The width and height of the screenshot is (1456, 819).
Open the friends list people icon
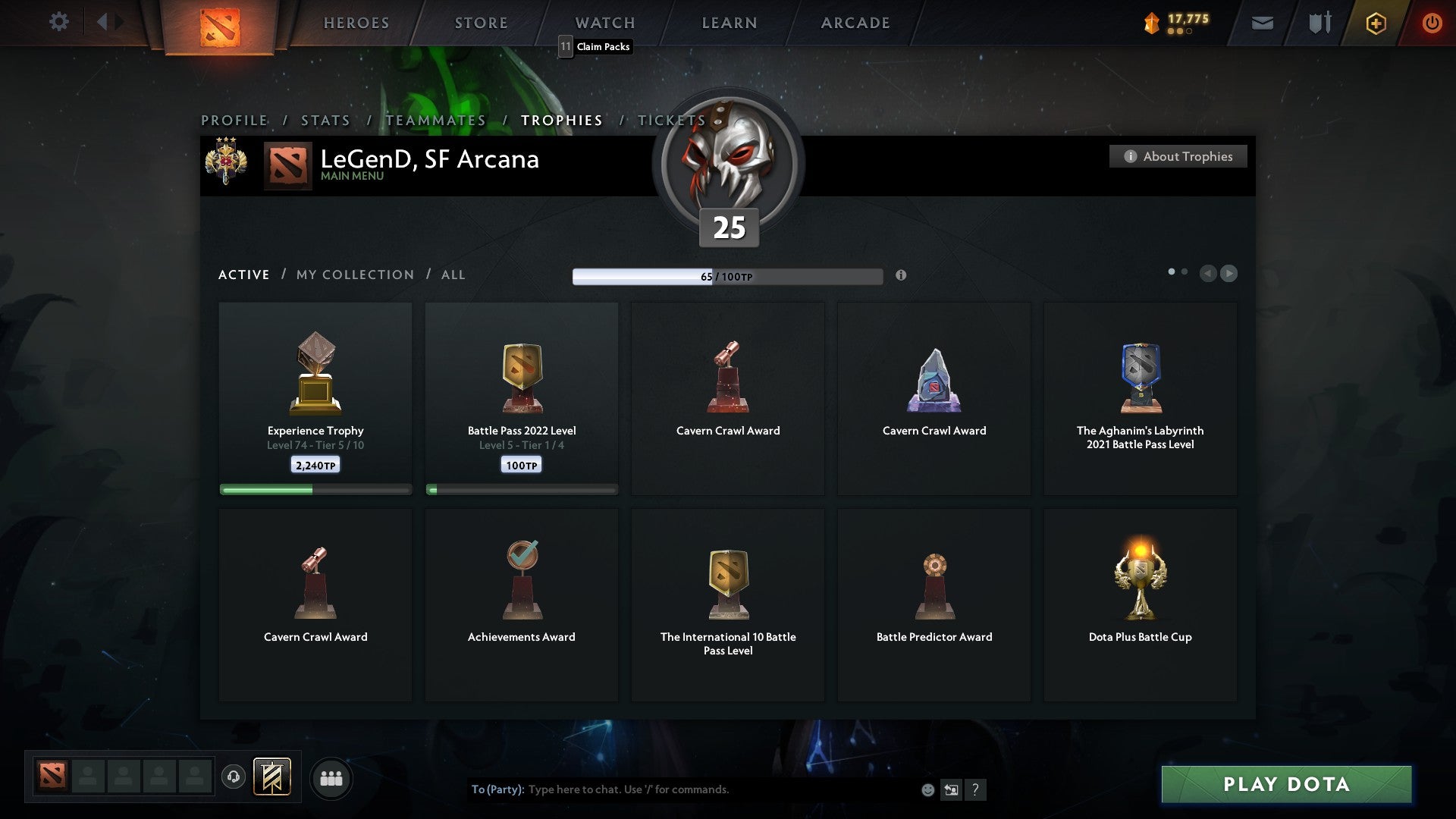pos(331,778)
